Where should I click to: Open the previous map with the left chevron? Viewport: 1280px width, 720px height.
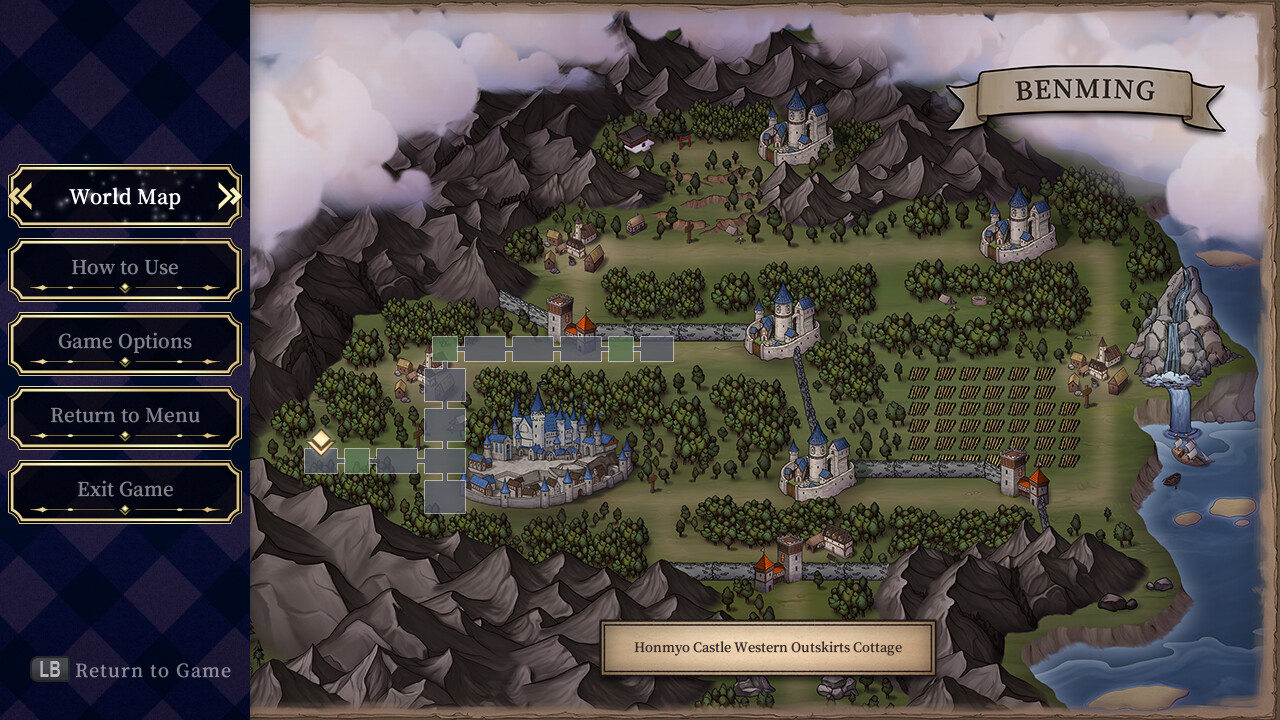point(22,196)
